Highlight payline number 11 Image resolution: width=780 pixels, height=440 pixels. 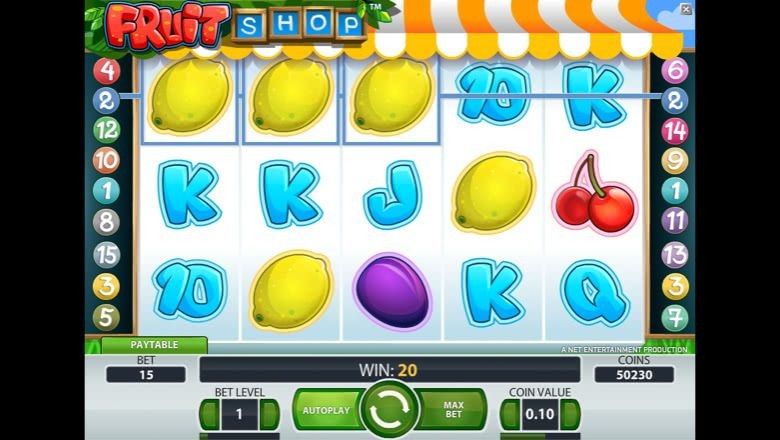[675, 221]
